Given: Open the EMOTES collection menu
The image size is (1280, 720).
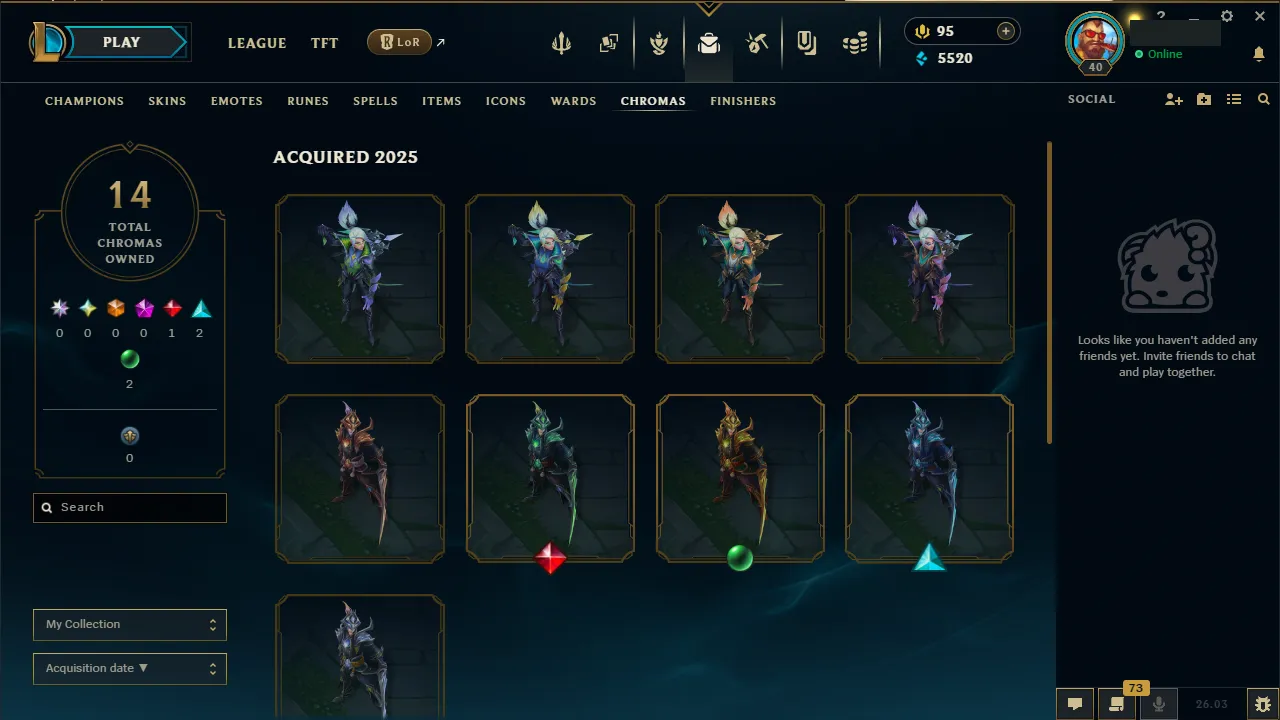Looking at the screenshot, I should [236, 101].
